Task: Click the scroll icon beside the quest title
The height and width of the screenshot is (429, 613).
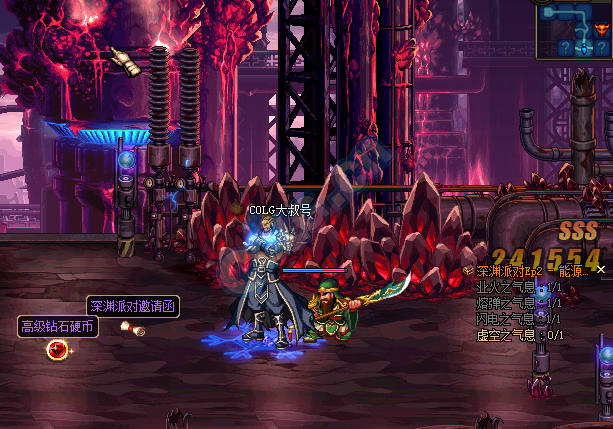Action: click(x=468, y=270)
